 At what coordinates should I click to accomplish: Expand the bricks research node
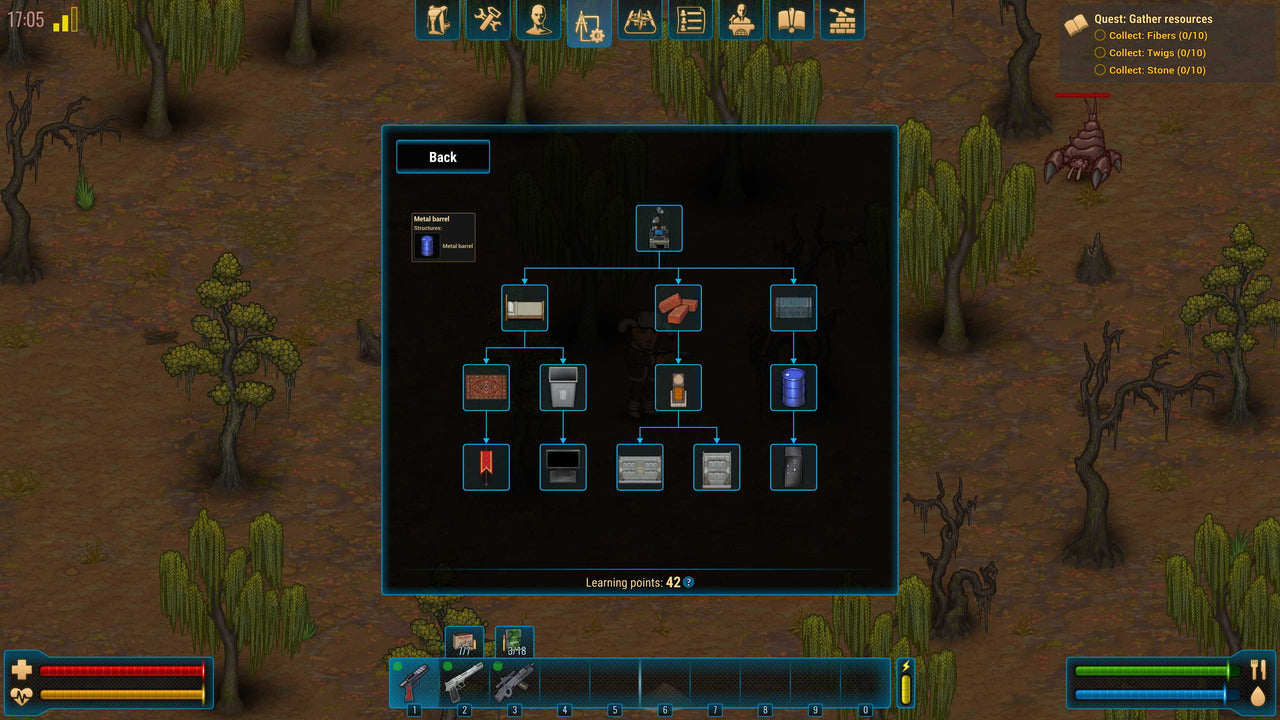[x=678, y=308]
